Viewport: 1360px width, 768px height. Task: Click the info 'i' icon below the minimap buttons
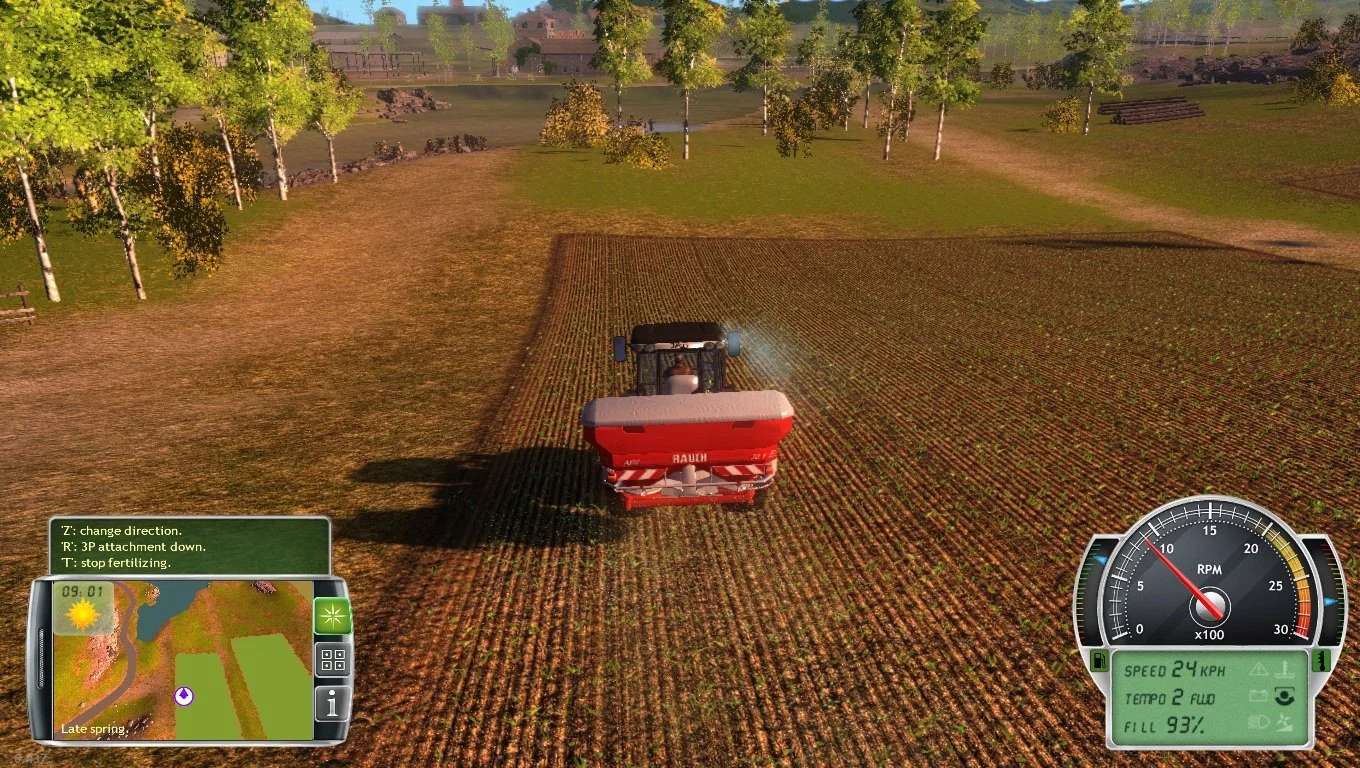330,704
